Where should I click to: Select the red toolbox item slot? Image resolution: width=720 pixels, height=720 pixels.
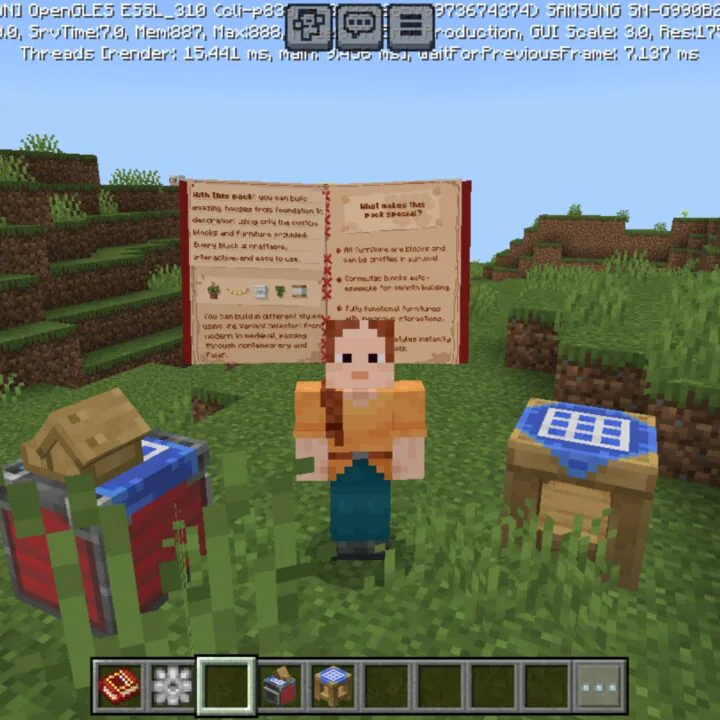280,685
